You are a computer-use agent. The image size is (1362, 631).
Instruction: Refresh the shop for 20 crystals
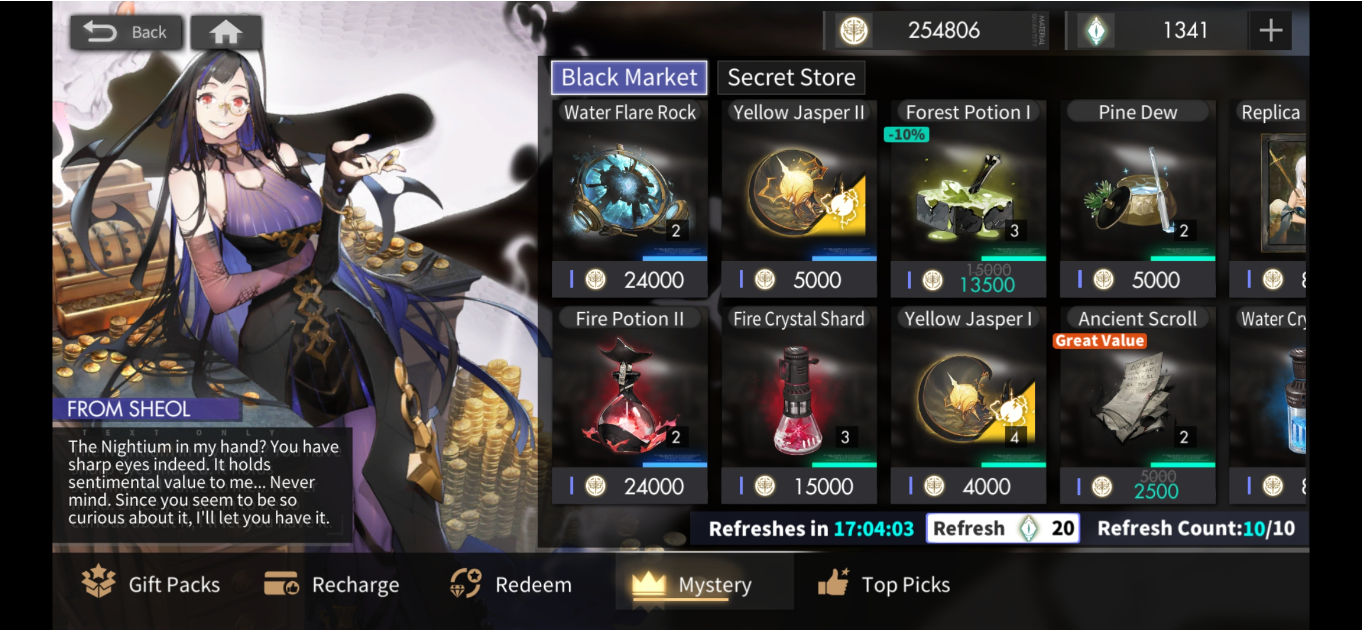click(1003, 528)
